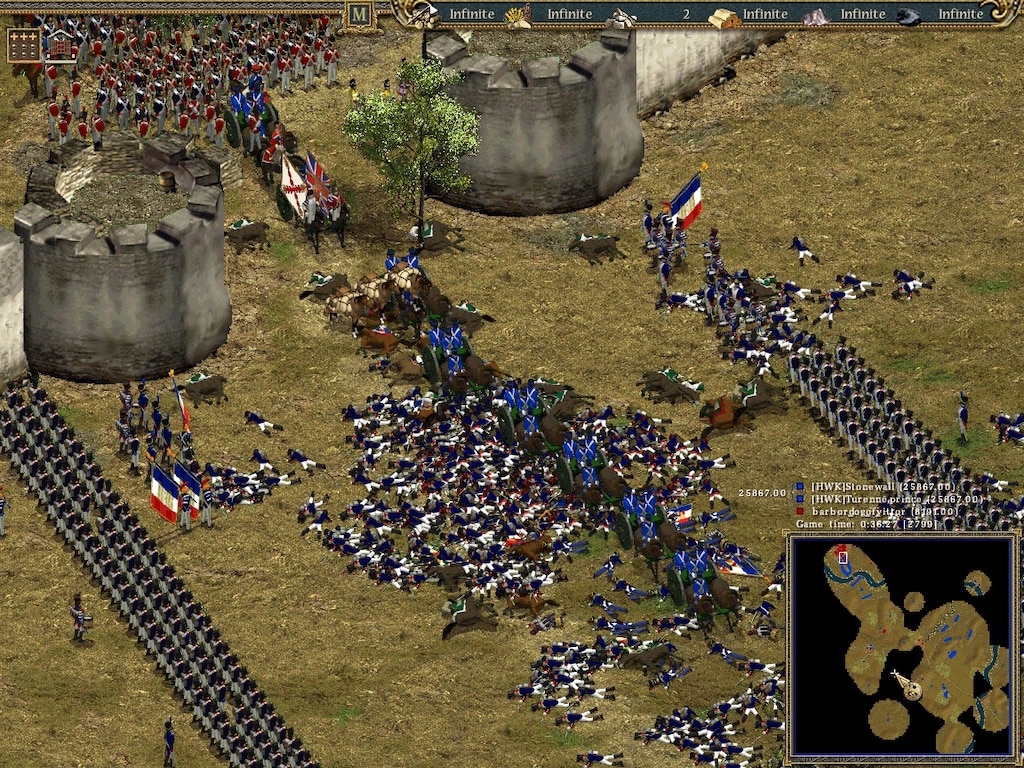Click the formation grid icon
The height and width of the screenshot is (768, 1024).
tap(23, 45)
